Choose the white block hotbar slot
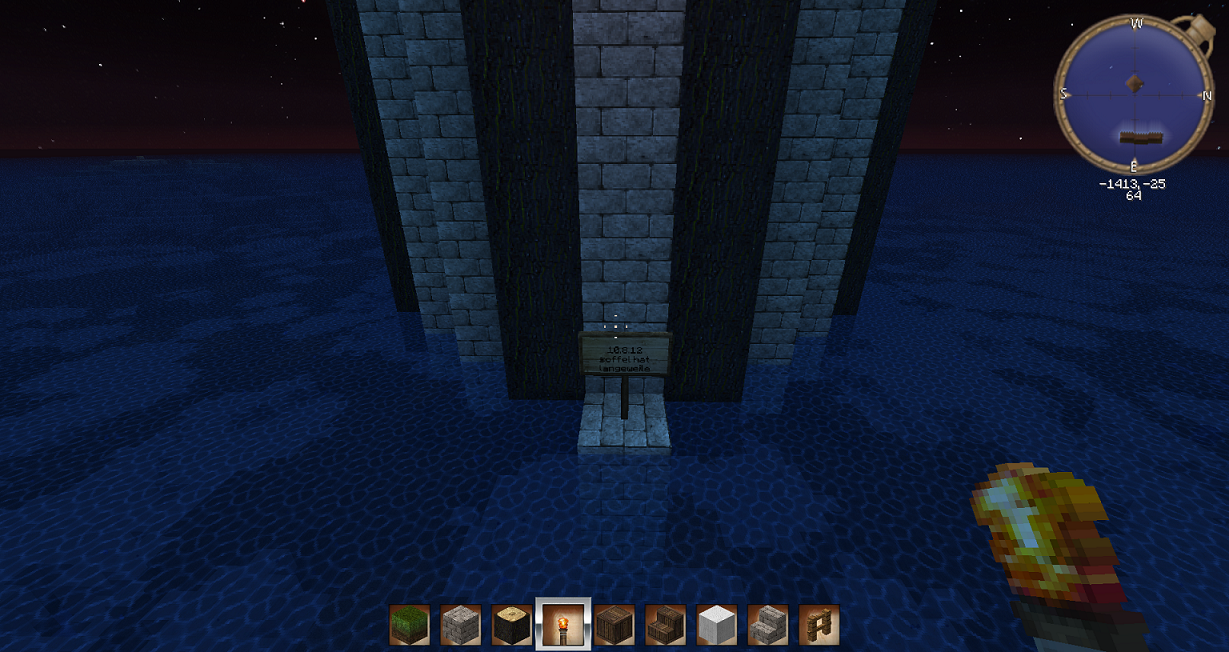The width and height of the screenshot is (1229, 652). [x=716, y=625]
